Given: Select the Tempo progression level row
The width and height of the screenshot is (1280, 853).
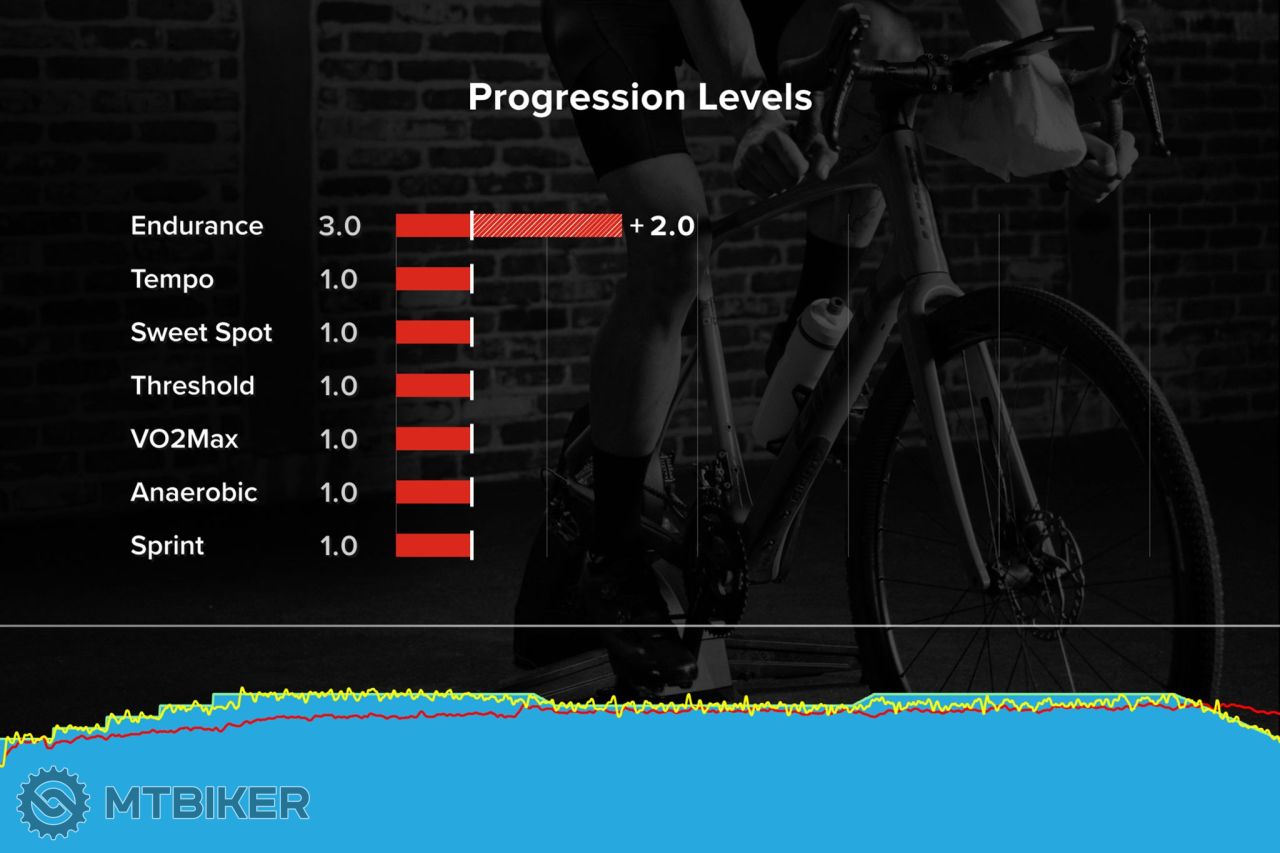Looking at the screenshot, I should (172, 279).
